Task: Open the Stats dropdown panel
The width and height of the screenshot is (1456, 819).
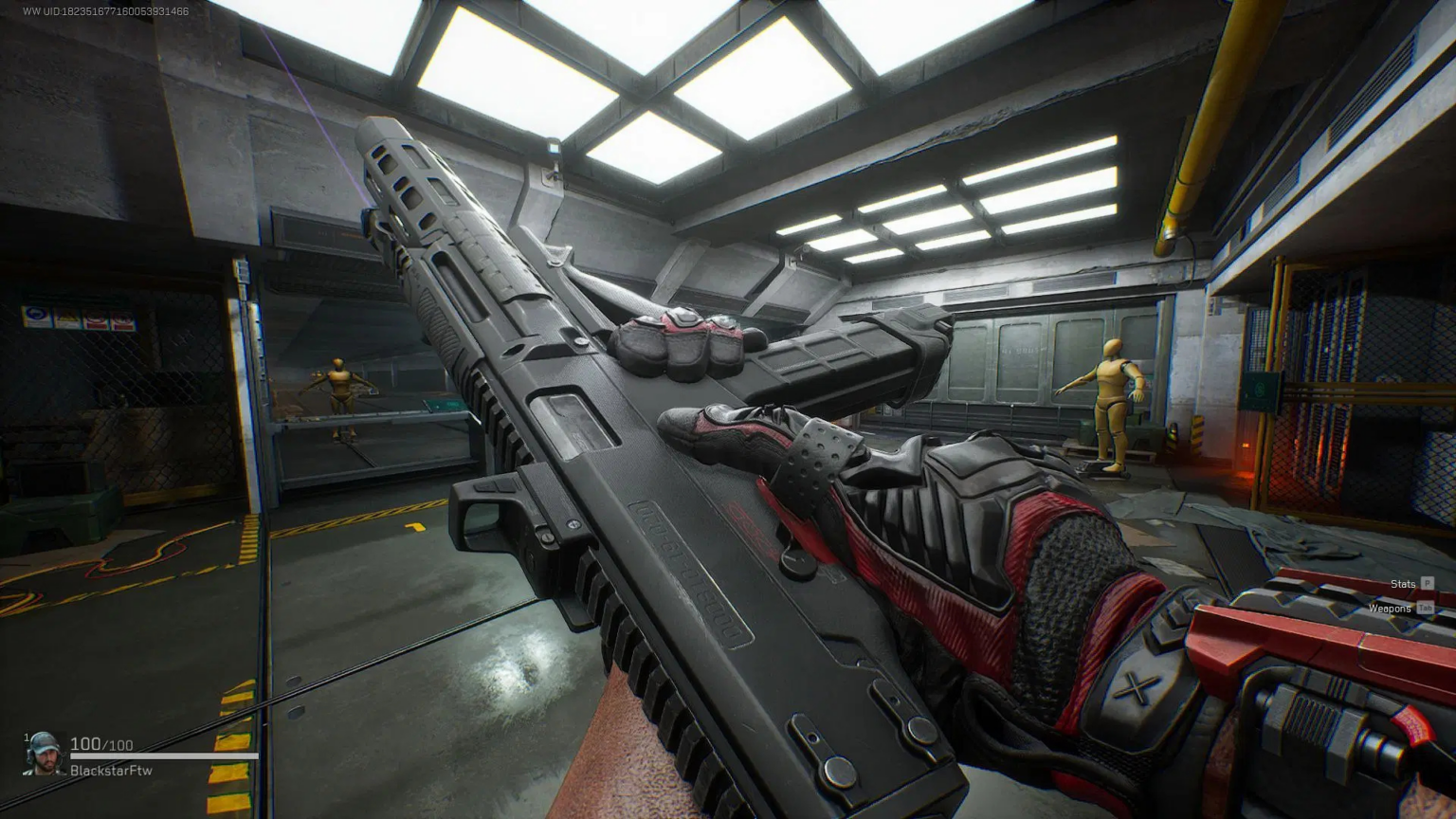Action: tap(1403, 584)
